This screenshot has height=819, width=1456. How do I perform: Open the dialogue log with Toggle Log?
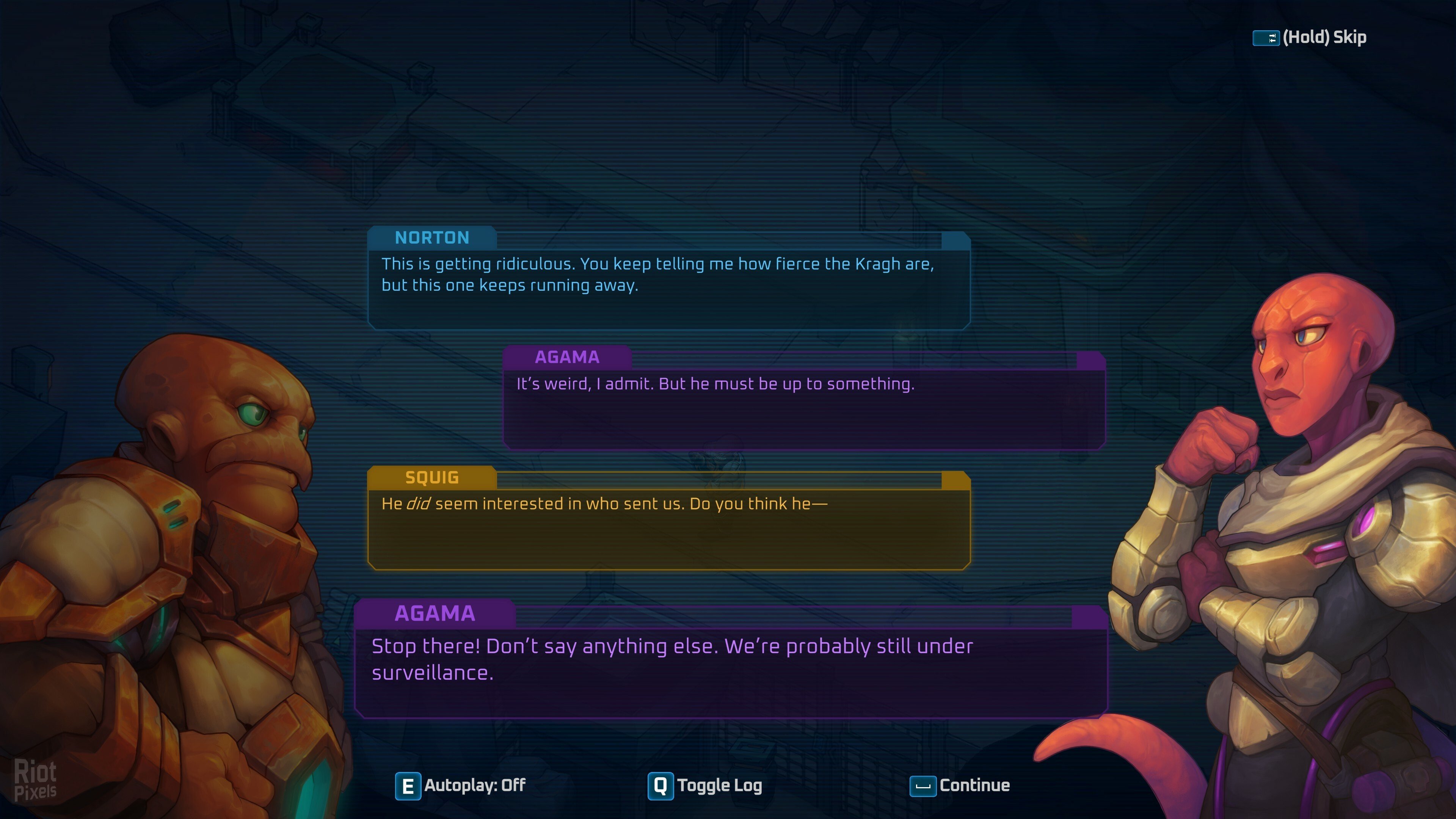(705, 786)
